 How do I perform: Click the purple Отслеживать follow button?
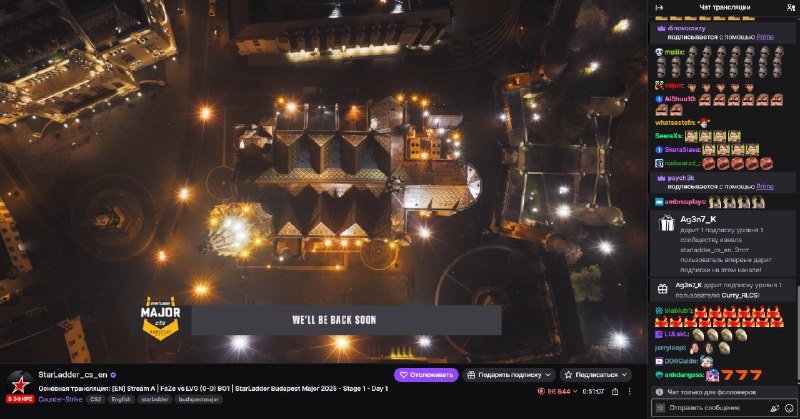(426, 375)
